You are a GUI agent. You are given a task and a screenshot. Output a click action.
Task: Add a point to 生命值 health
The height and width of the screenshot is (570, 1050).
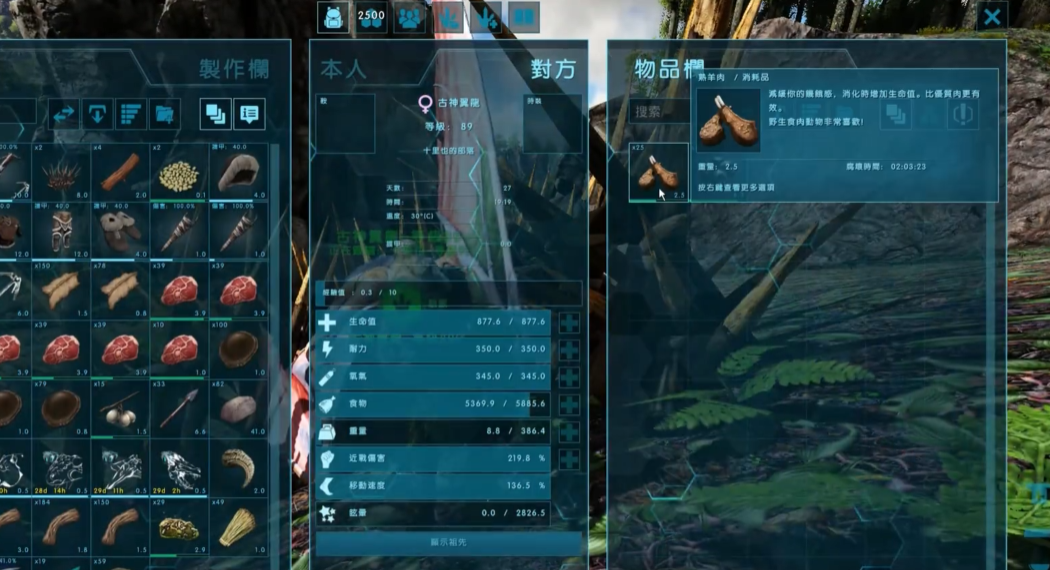[x=569, y=323]
